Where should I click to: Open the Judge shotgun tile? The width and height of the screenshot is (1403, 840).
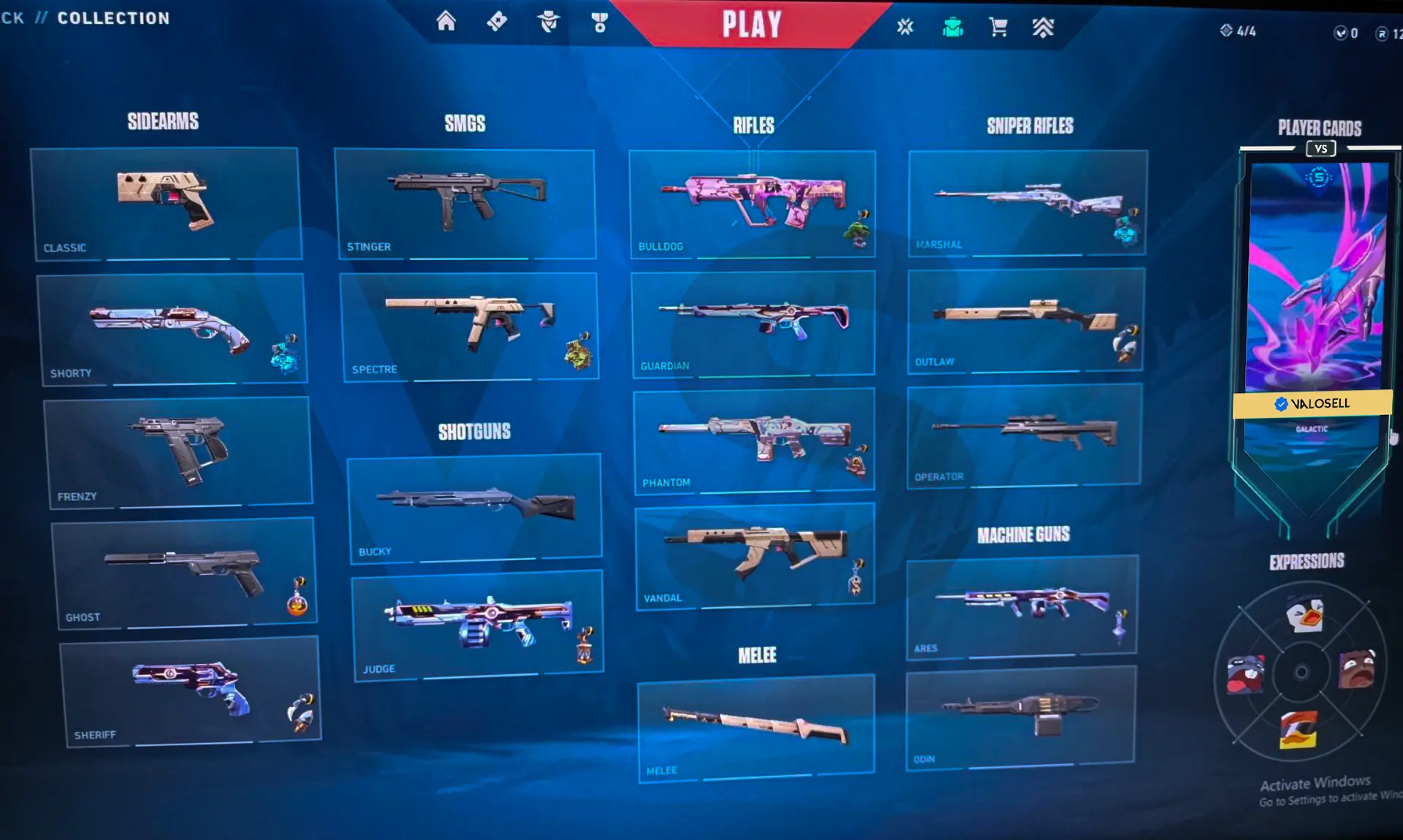478,625
